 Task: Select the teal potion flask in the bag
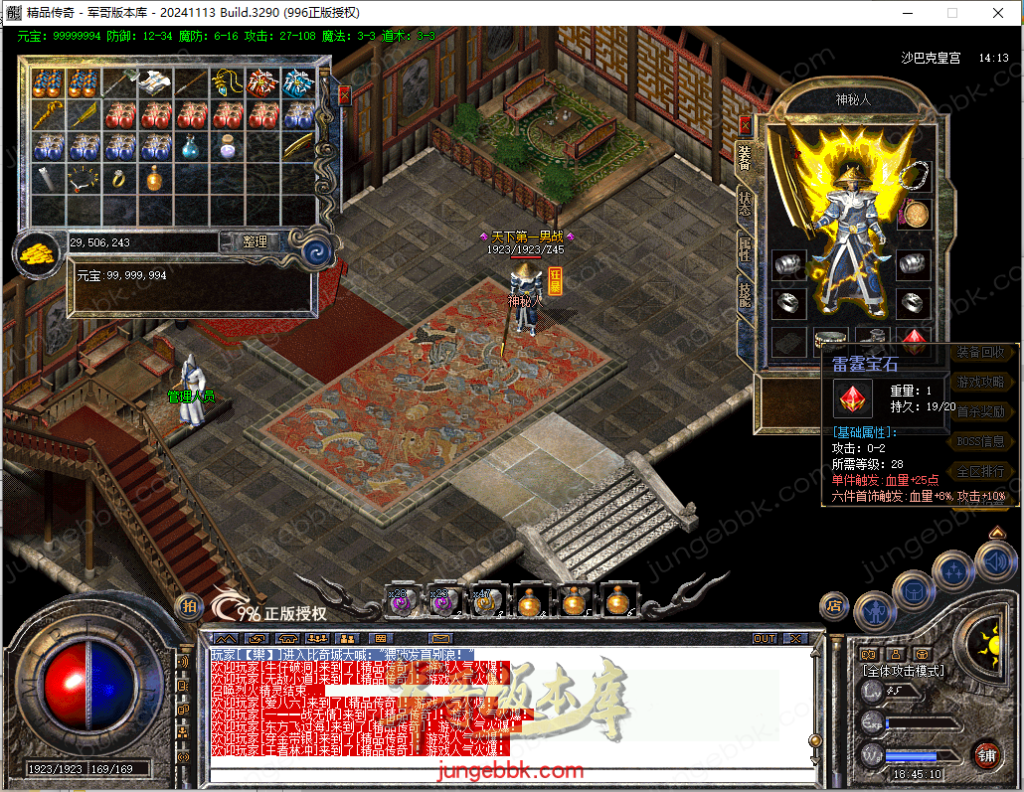(x=190, y=147)
